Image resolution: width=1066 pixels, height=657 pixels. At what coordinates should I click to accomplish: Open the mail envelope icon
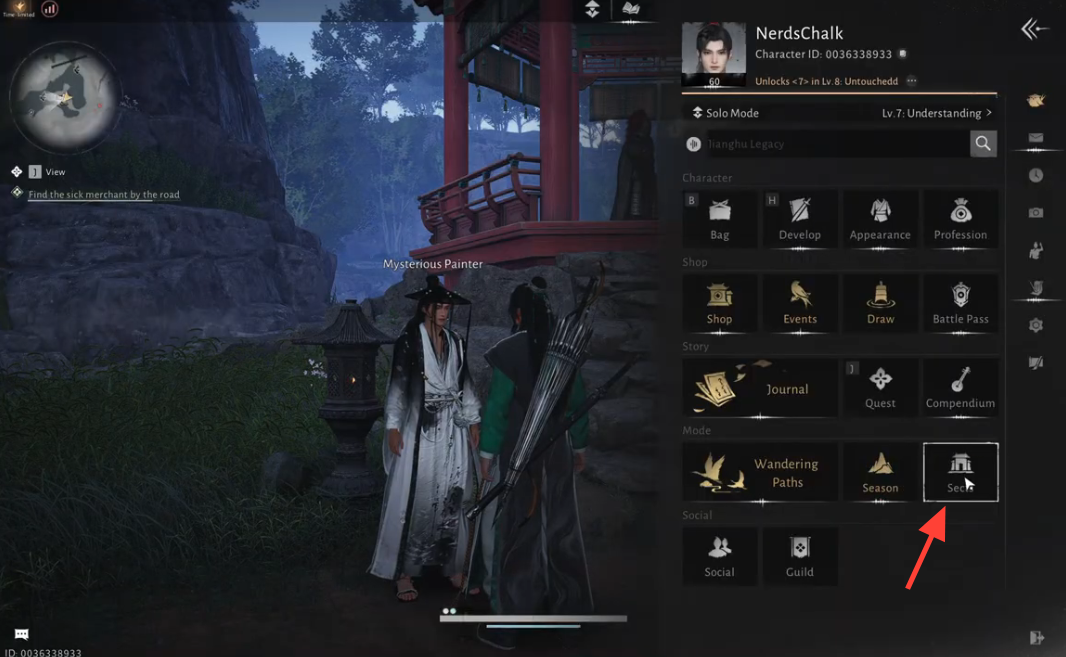(1036, 138)
